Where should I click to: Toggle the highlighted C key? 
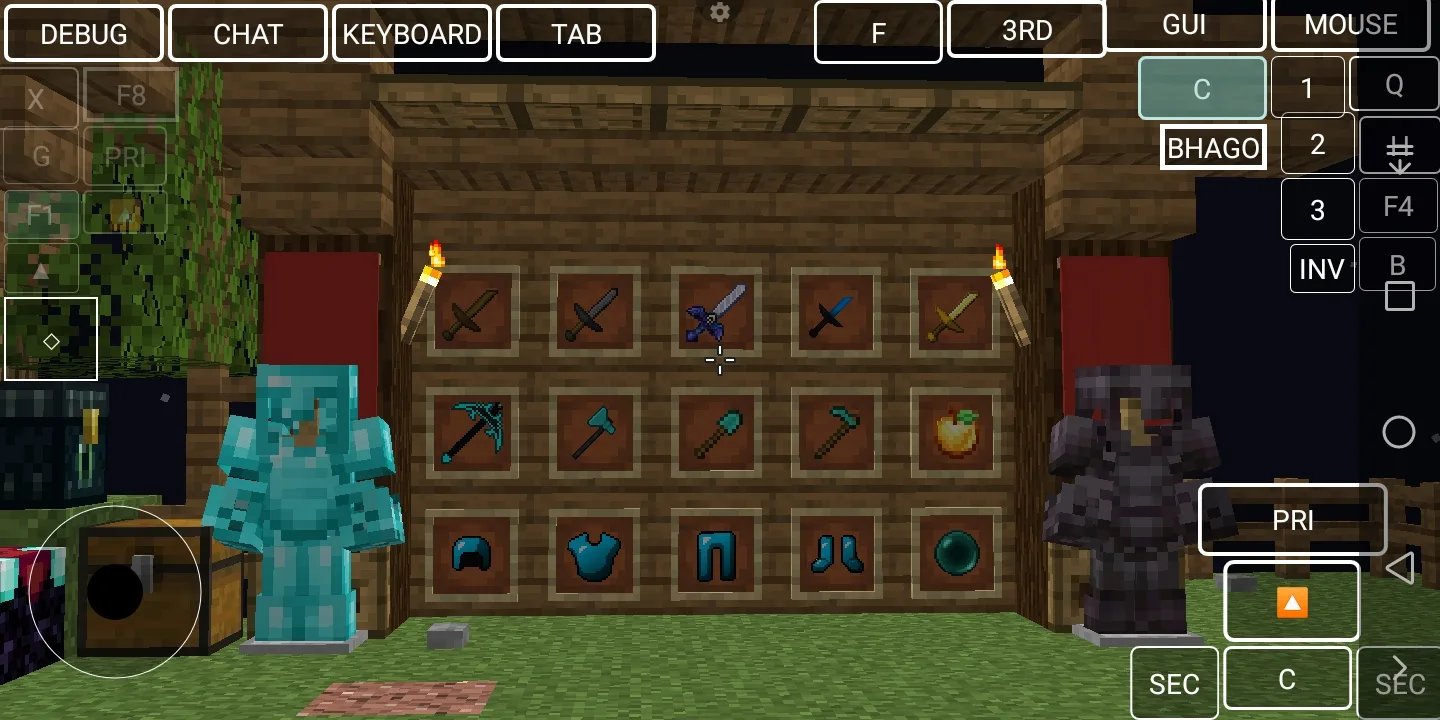[1202, 88]
